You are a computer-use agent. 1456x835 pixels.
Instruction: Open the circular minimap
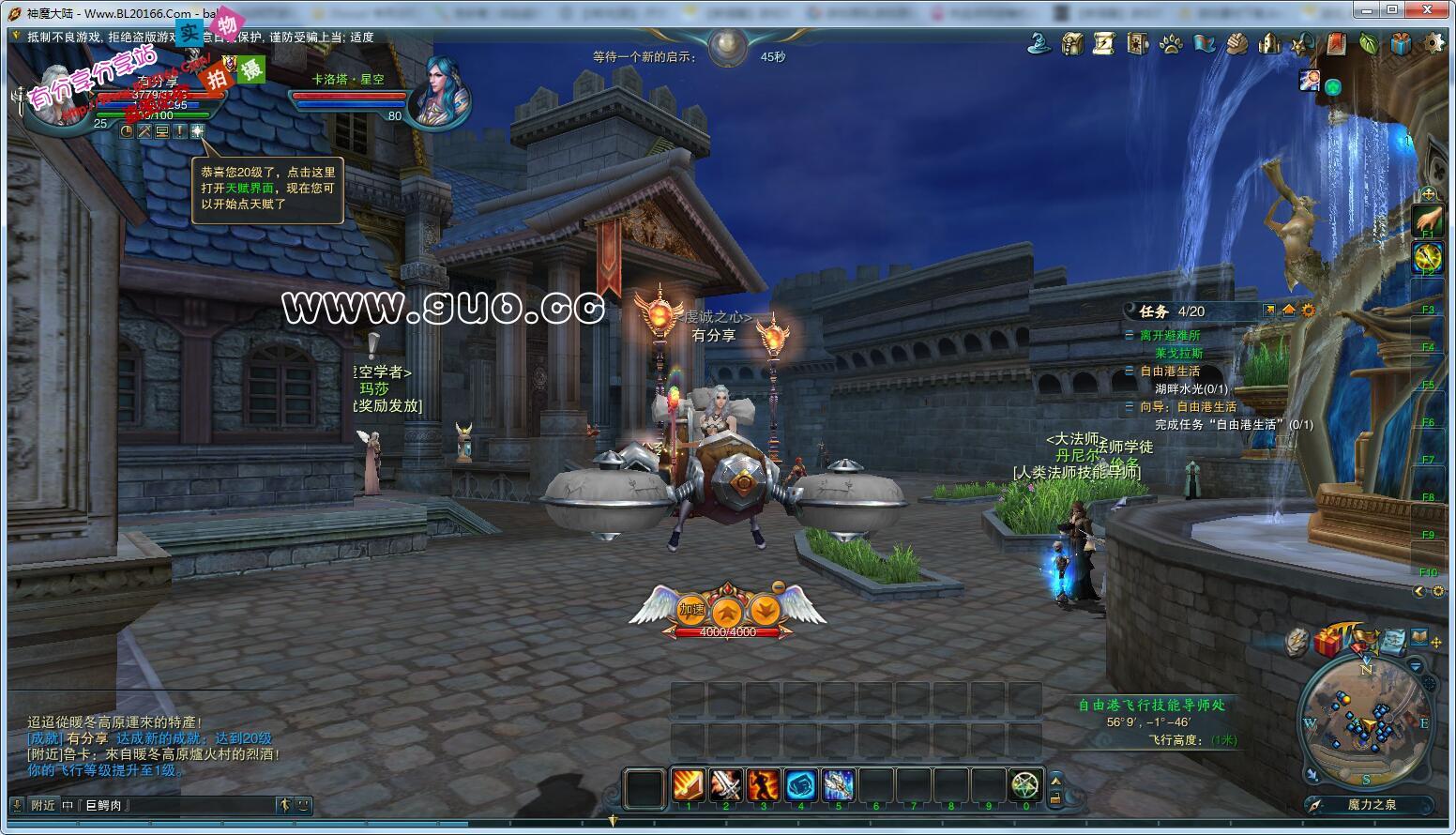pyautogui.click(x=1367, y=720)
